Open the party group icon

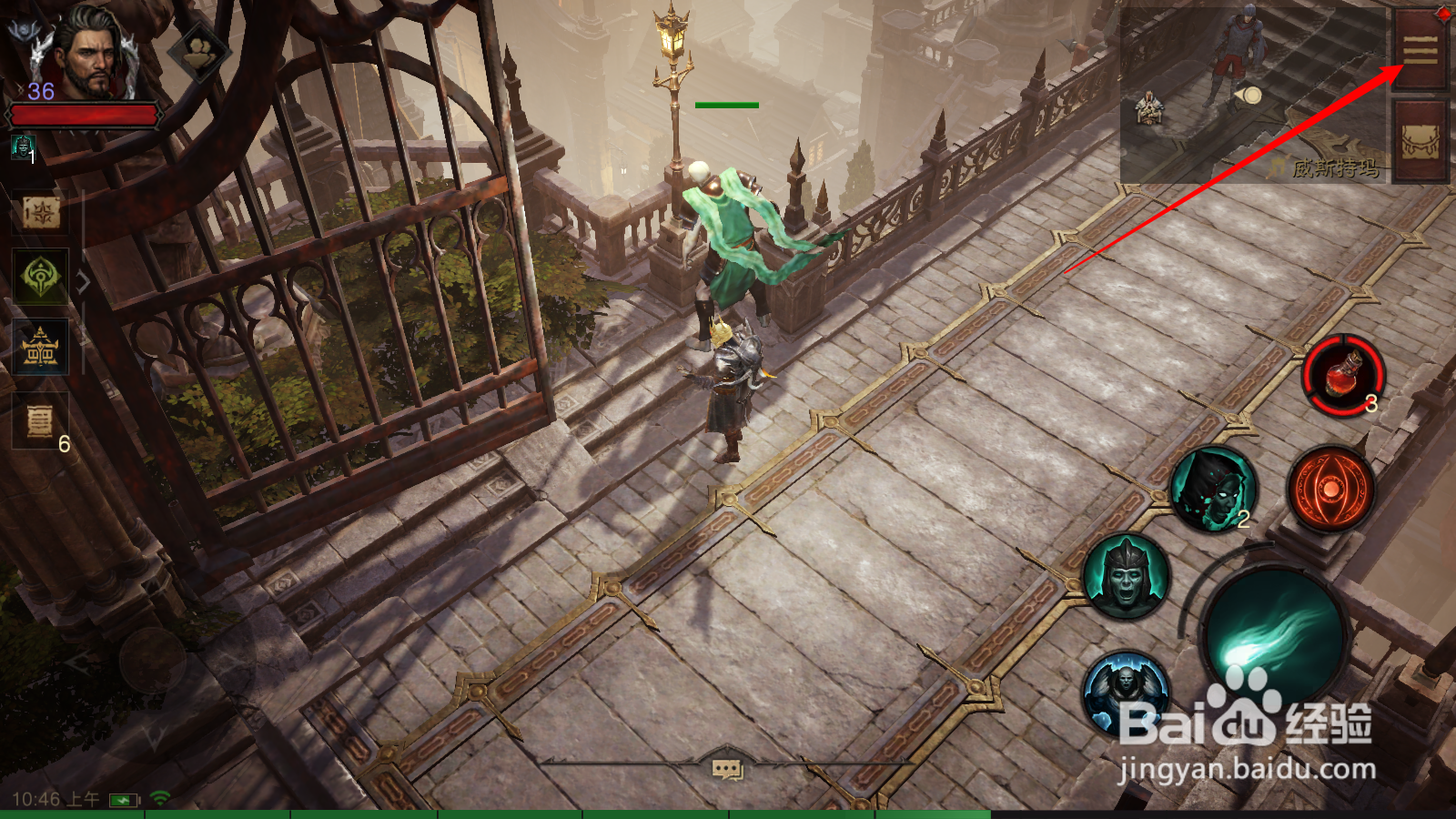click(200, 53)
